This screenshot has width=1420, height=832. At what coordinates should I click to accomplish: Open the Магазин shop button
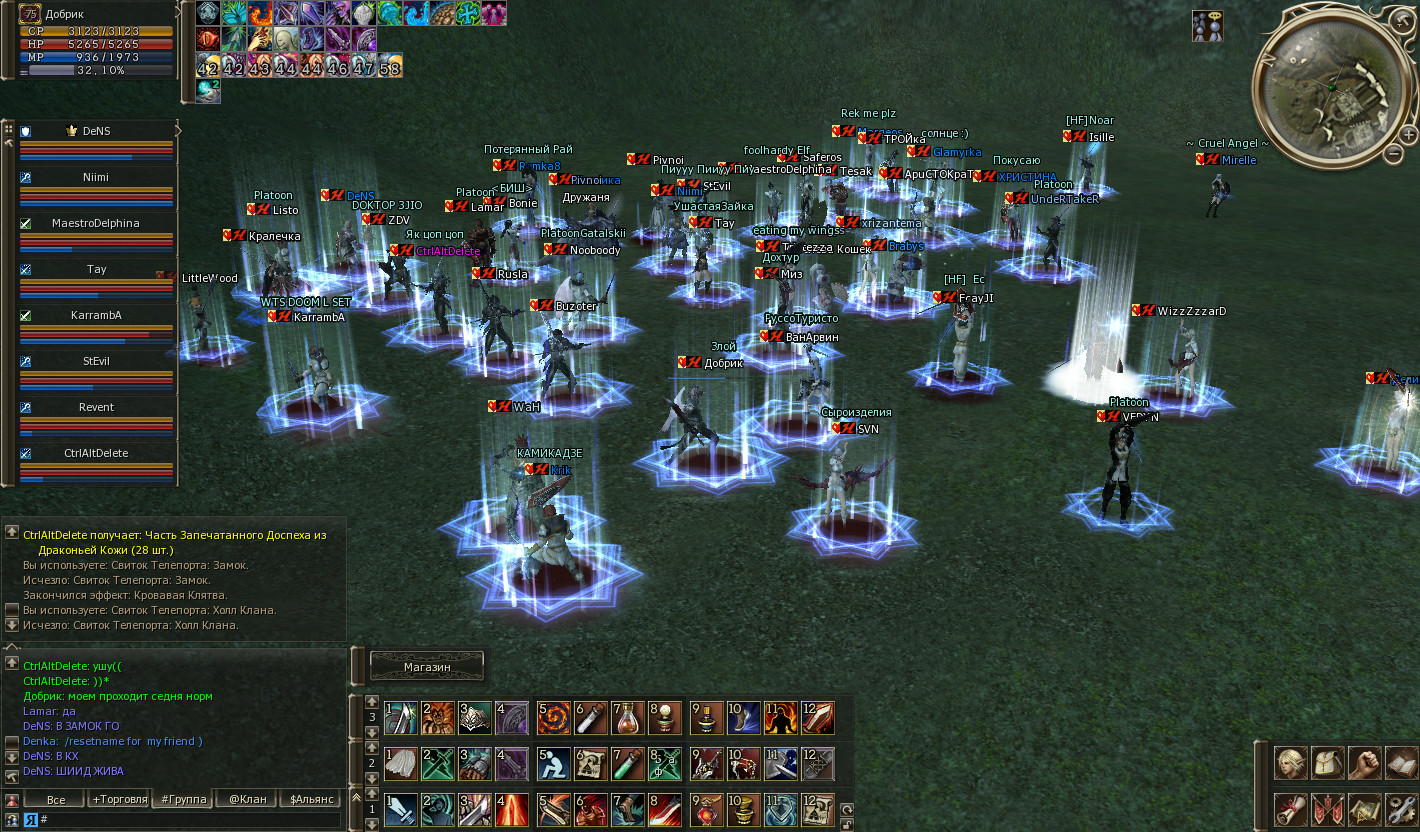pos(427,666)
